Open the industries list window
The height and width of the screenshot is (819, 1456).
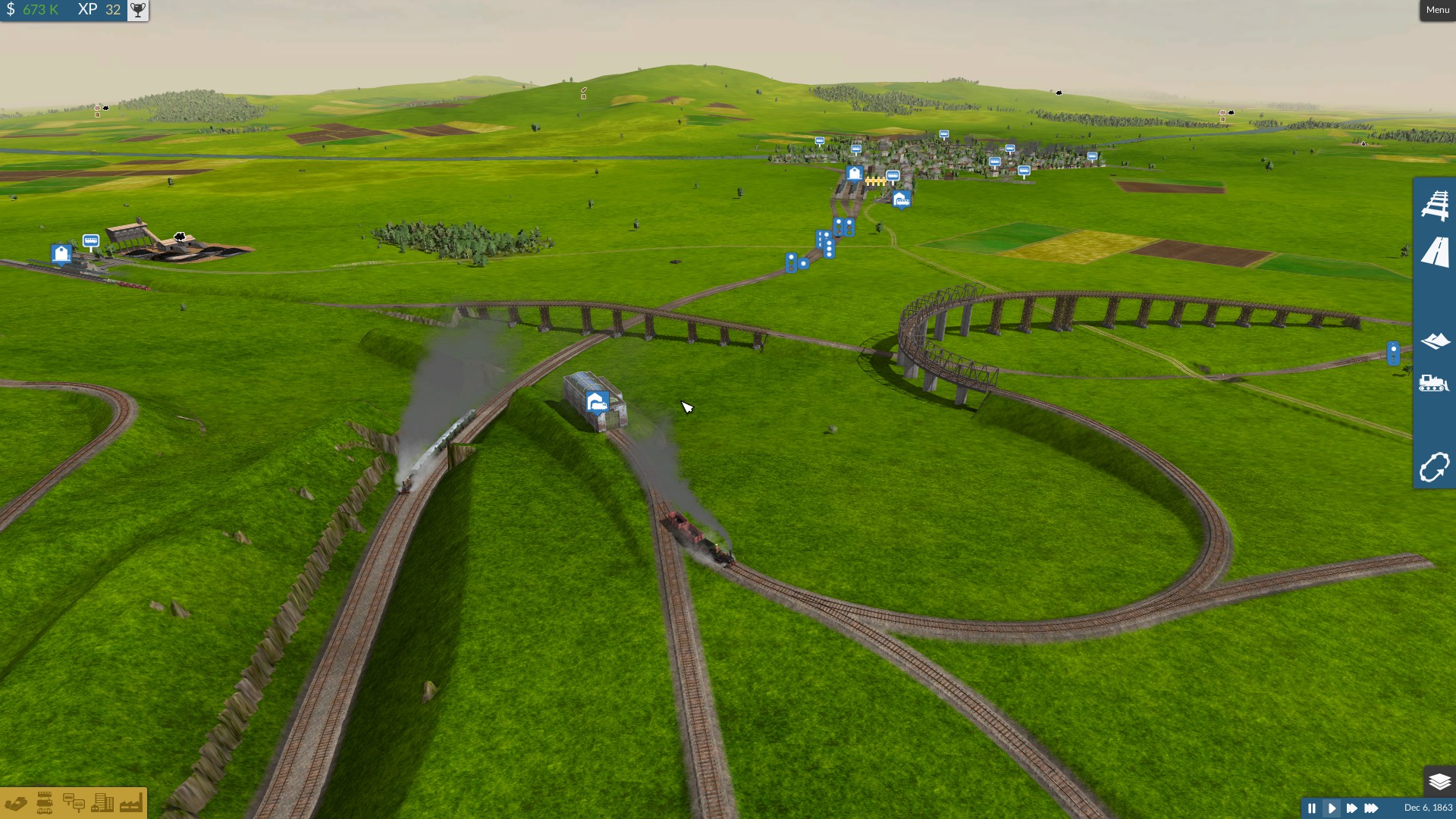pyautogui.click(x=130, y=803)
